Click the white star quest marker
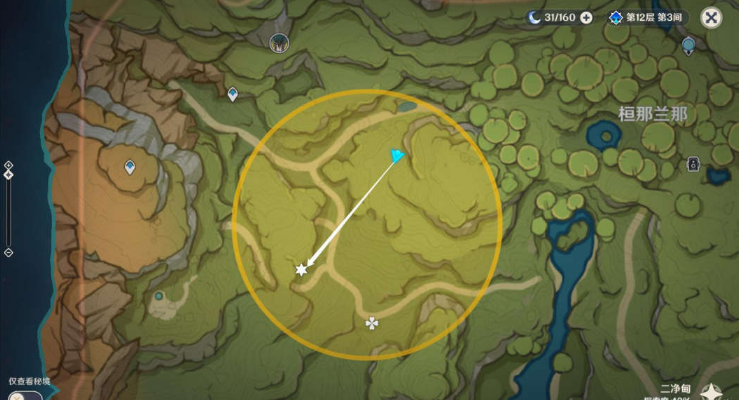 click(301, 270)
